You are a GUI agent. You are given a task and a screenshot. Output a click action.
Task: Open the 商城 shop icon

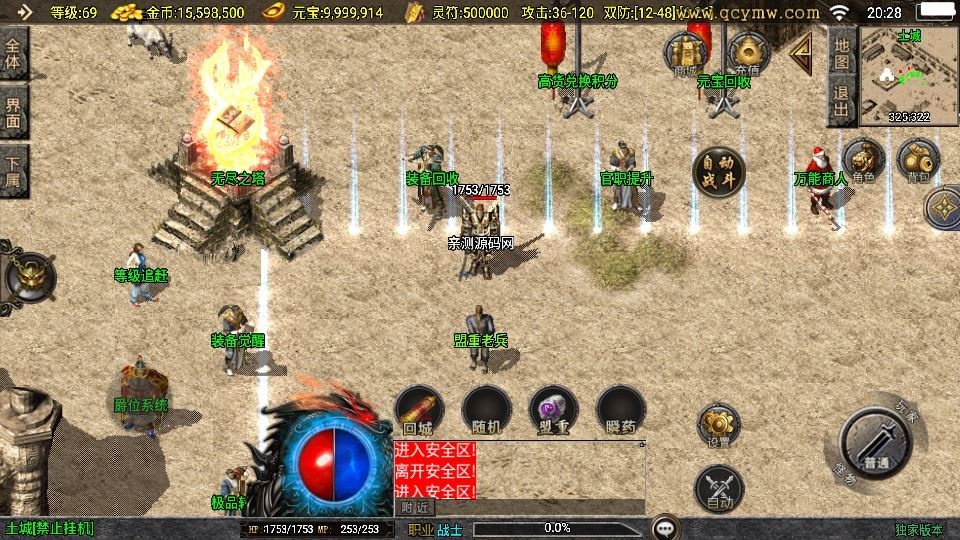click(686, 52)
